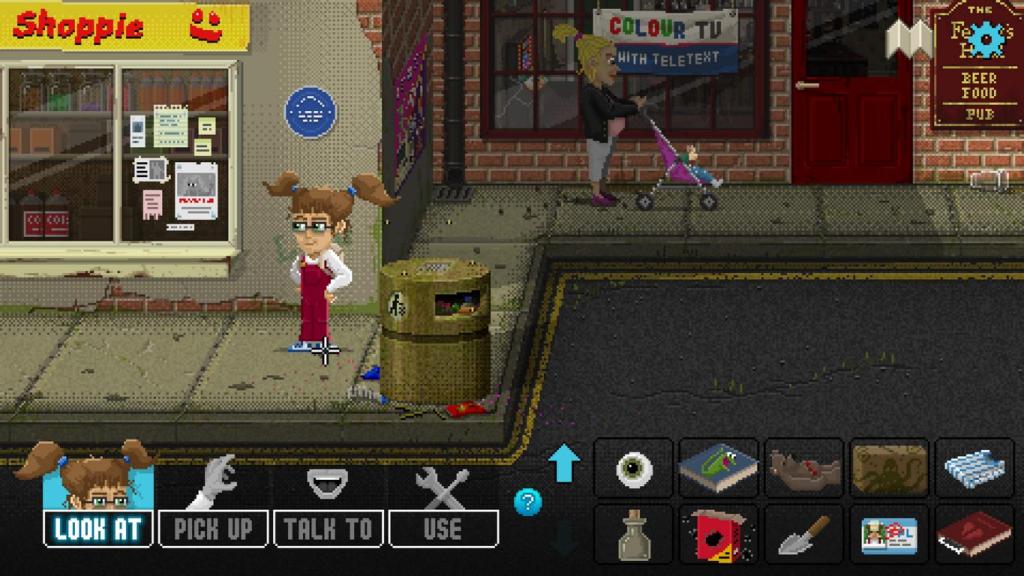Choose the torn red box item
Screen dimensions: 1024x576
(719, 535)
